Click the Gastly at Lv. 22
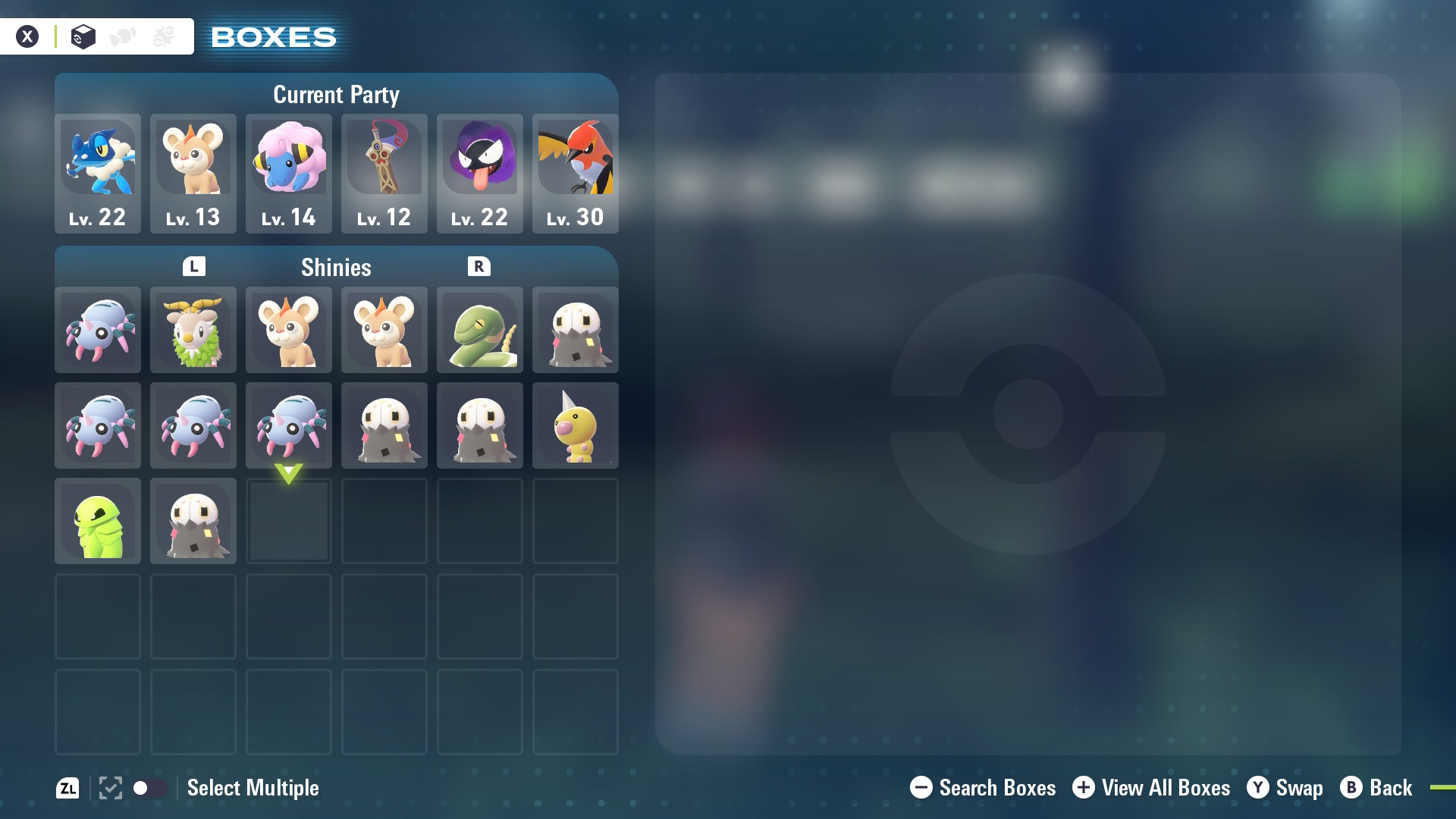The image size is (1456, 819). (480, 173)
